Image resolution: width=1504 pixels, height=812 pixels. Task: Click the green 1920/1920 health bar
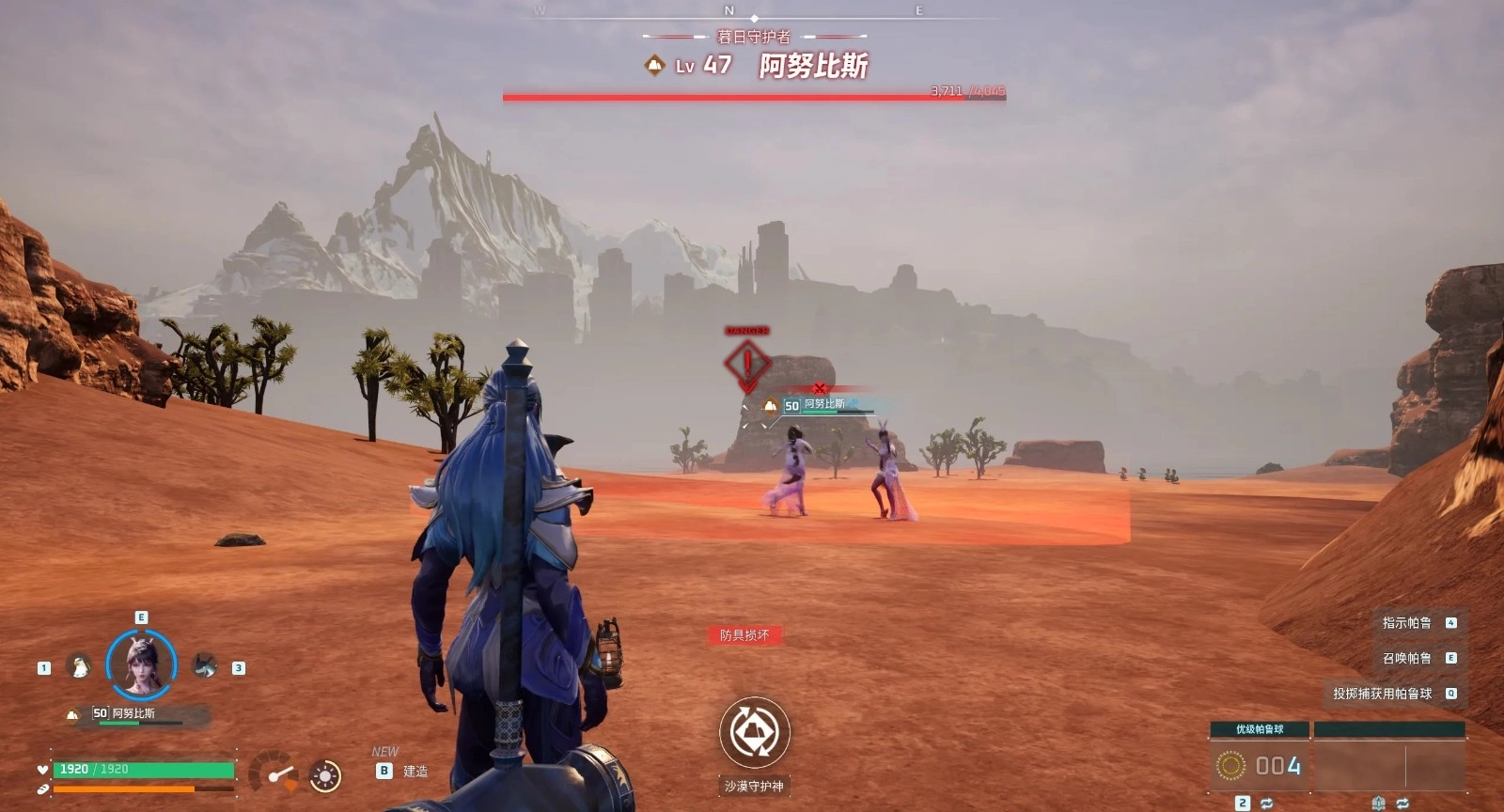pyautogui.click(x=141, y=770)
